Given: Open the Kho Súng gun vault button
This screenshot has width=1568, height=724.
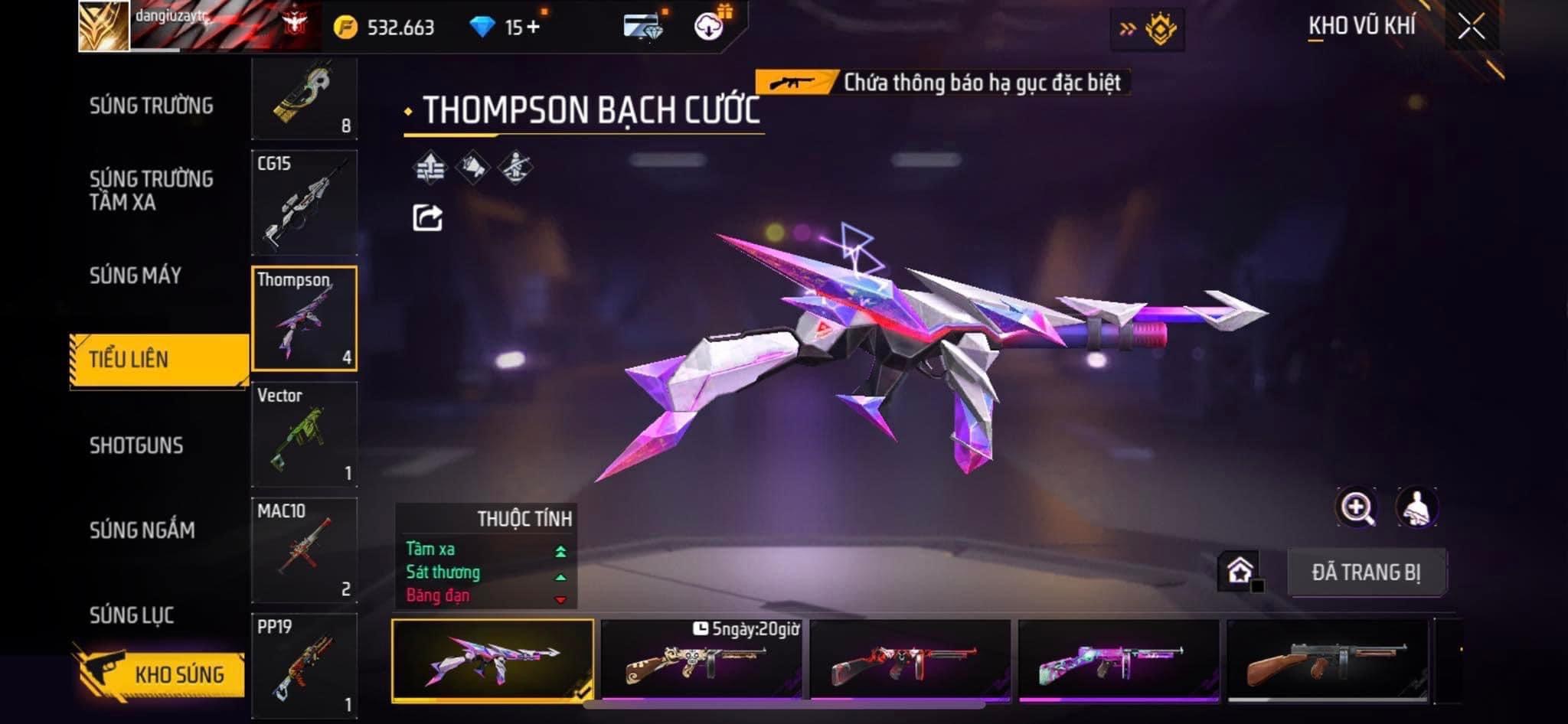Looking at the screenshot, I should click(x=162, y=673).
